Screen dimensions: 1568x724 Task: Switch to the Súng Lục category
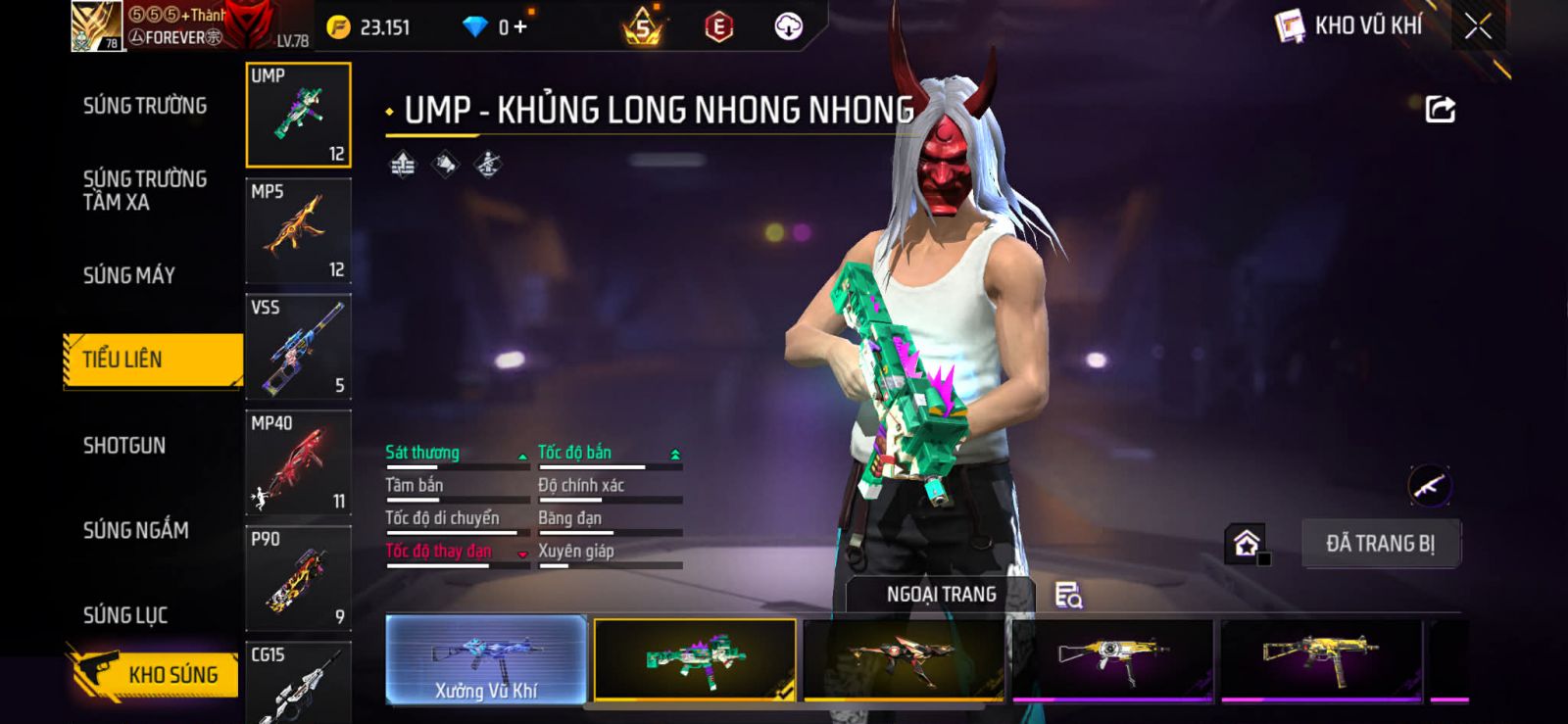(x=125, y=615)
